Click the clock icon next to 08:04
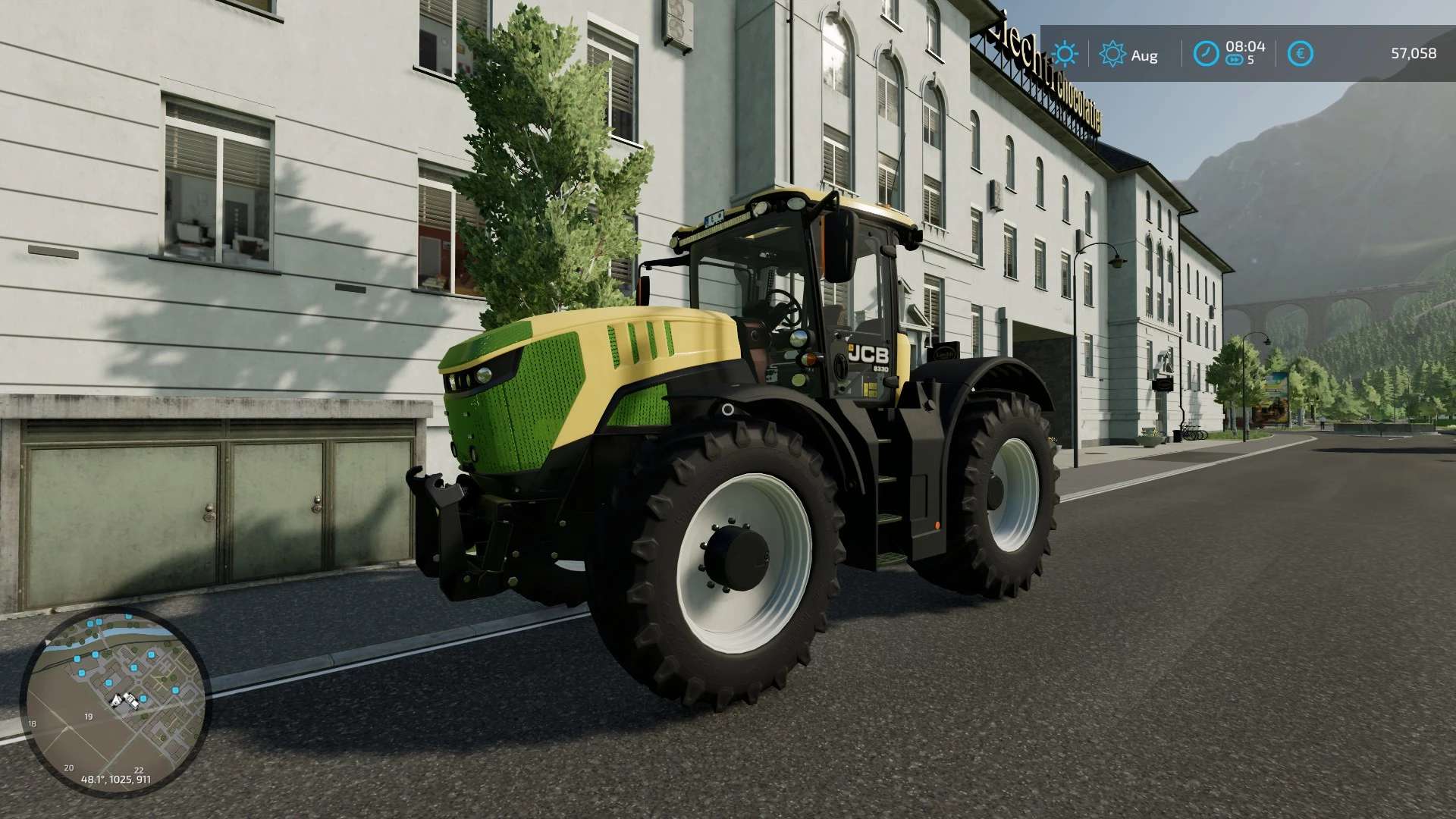The width and height of the screenshot is (1456, 819). pyautogui.click(x=1206, y=53)
